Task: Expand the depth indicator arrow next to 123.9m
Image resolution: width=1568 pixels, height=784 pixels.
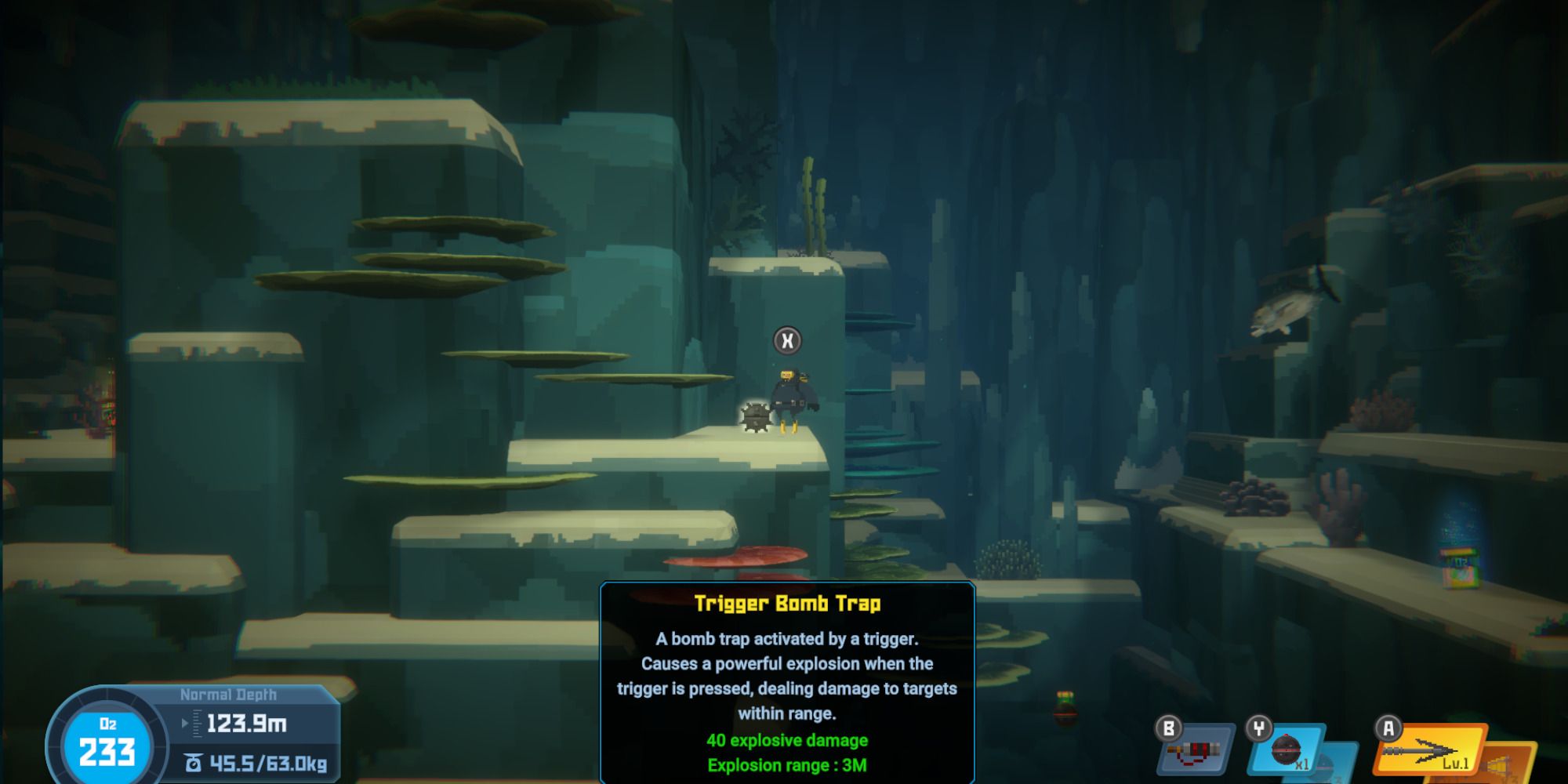Action: pos(185,723)
